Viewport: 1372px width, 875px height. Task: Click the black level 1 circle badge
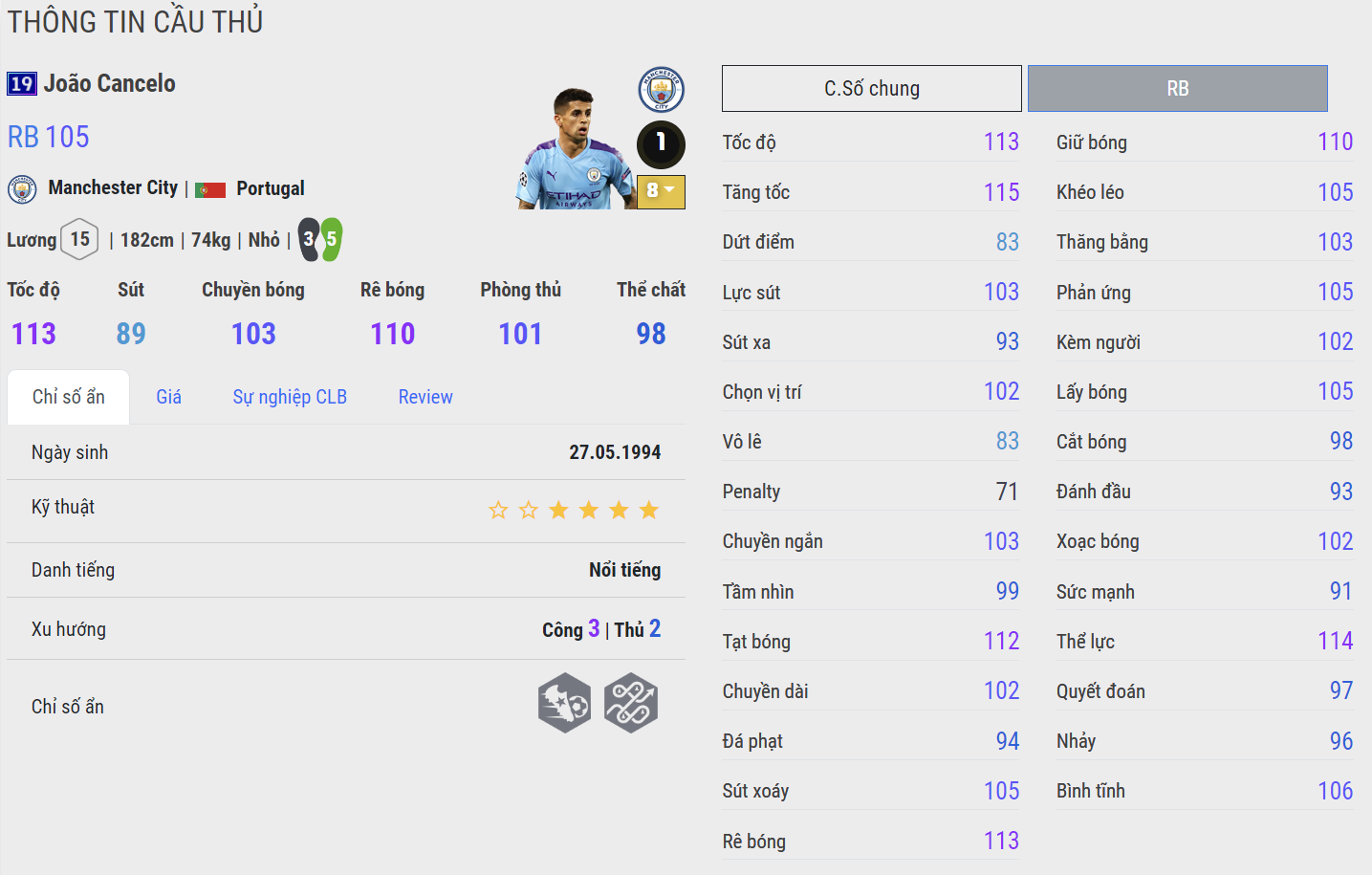[x=661, y=145]
